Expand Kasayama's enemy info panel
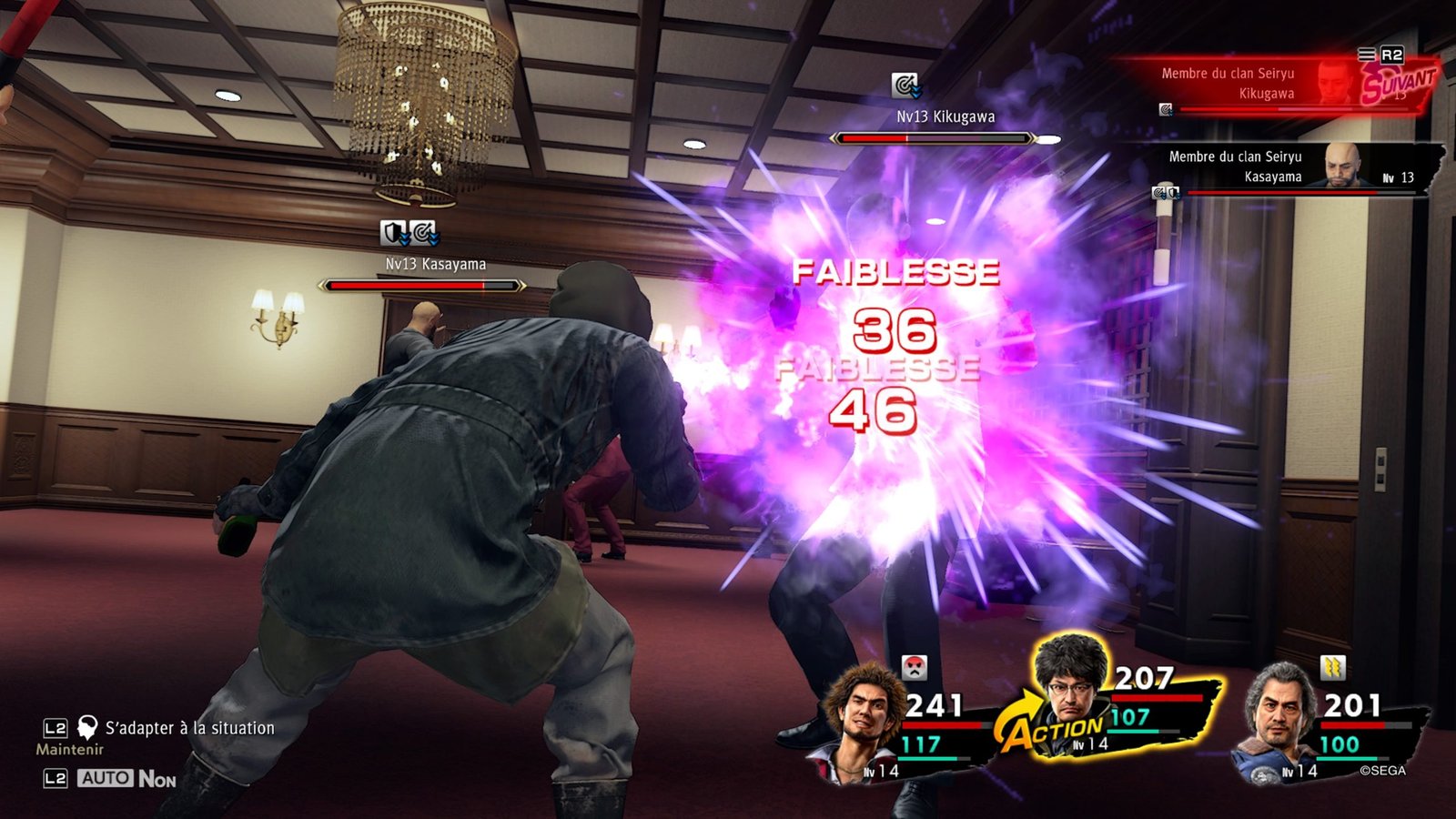This screenshot has width=1456, height=819. 1265,173
